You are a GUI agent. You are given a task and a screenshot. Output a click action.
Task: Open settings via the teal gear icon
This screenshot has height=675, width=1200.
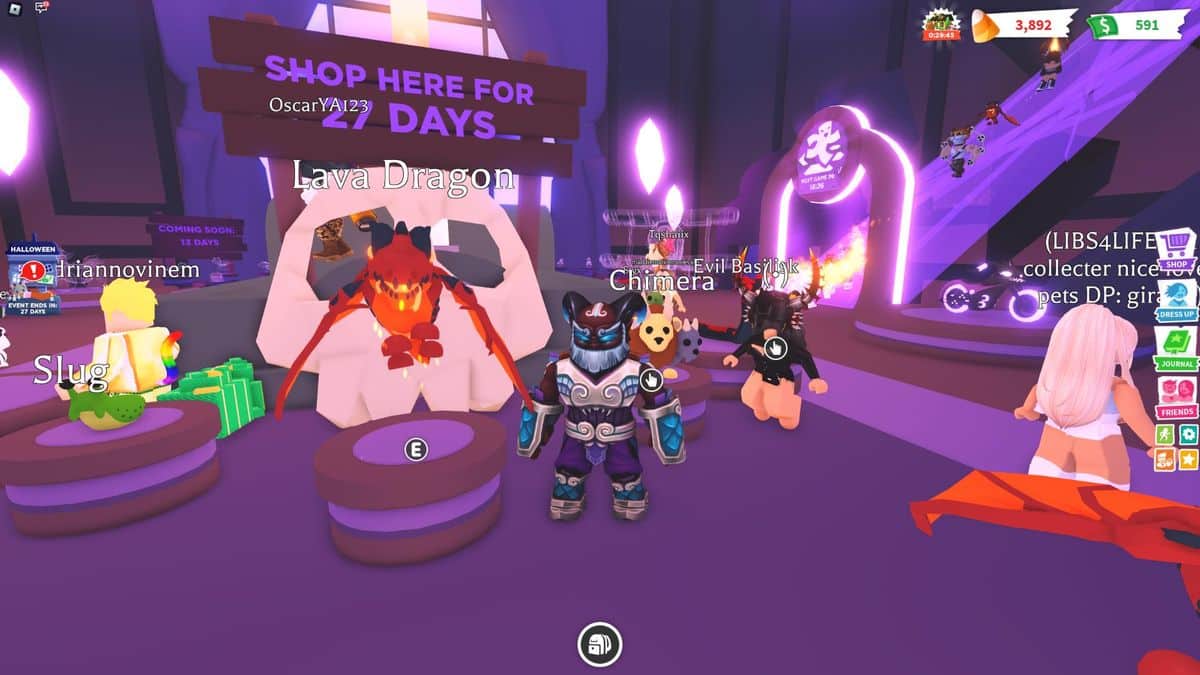1188,435
